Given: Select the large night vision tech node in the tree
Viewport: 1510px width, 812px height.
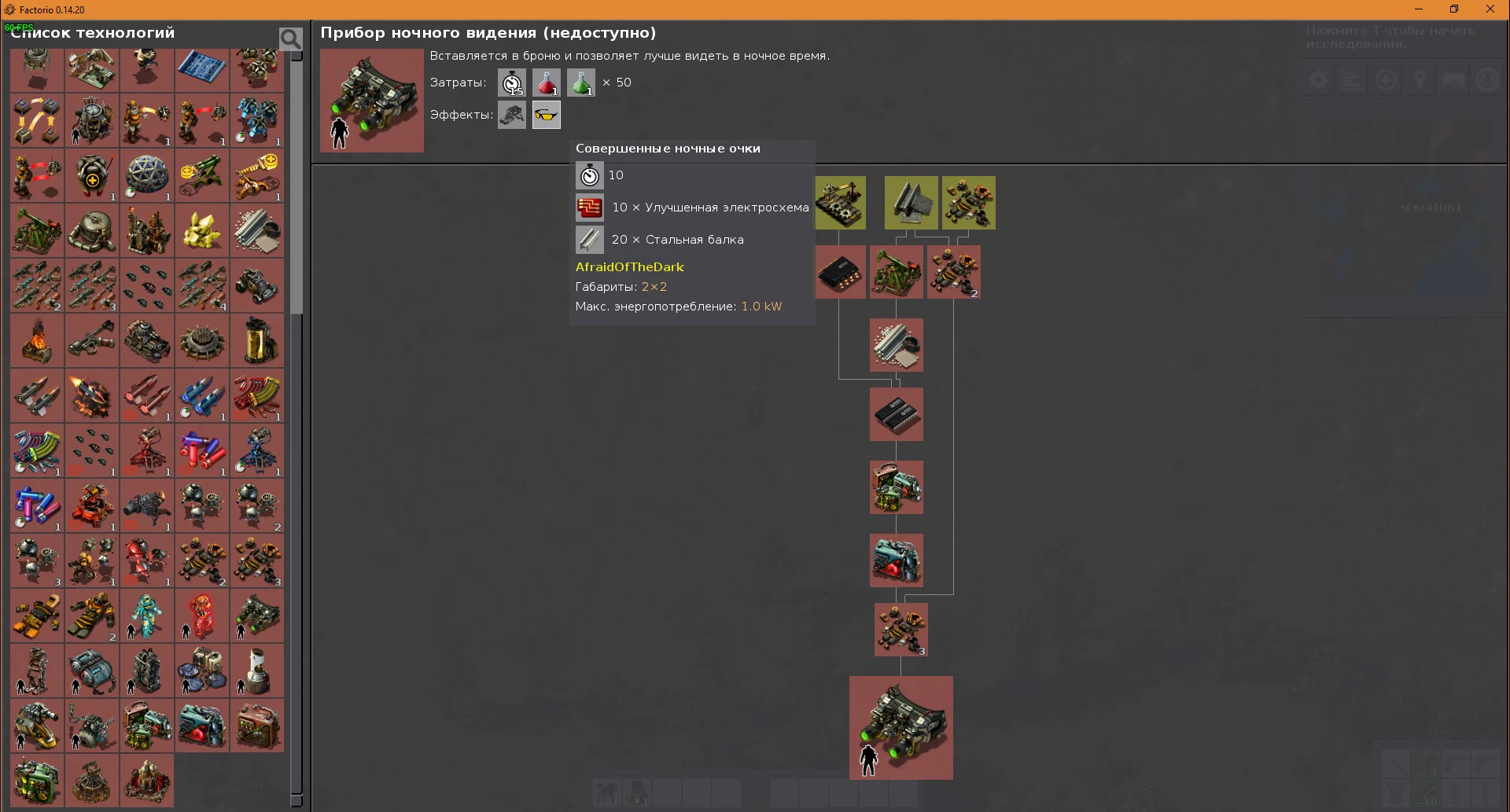Looking at the screenshot, I should [901, 727].
